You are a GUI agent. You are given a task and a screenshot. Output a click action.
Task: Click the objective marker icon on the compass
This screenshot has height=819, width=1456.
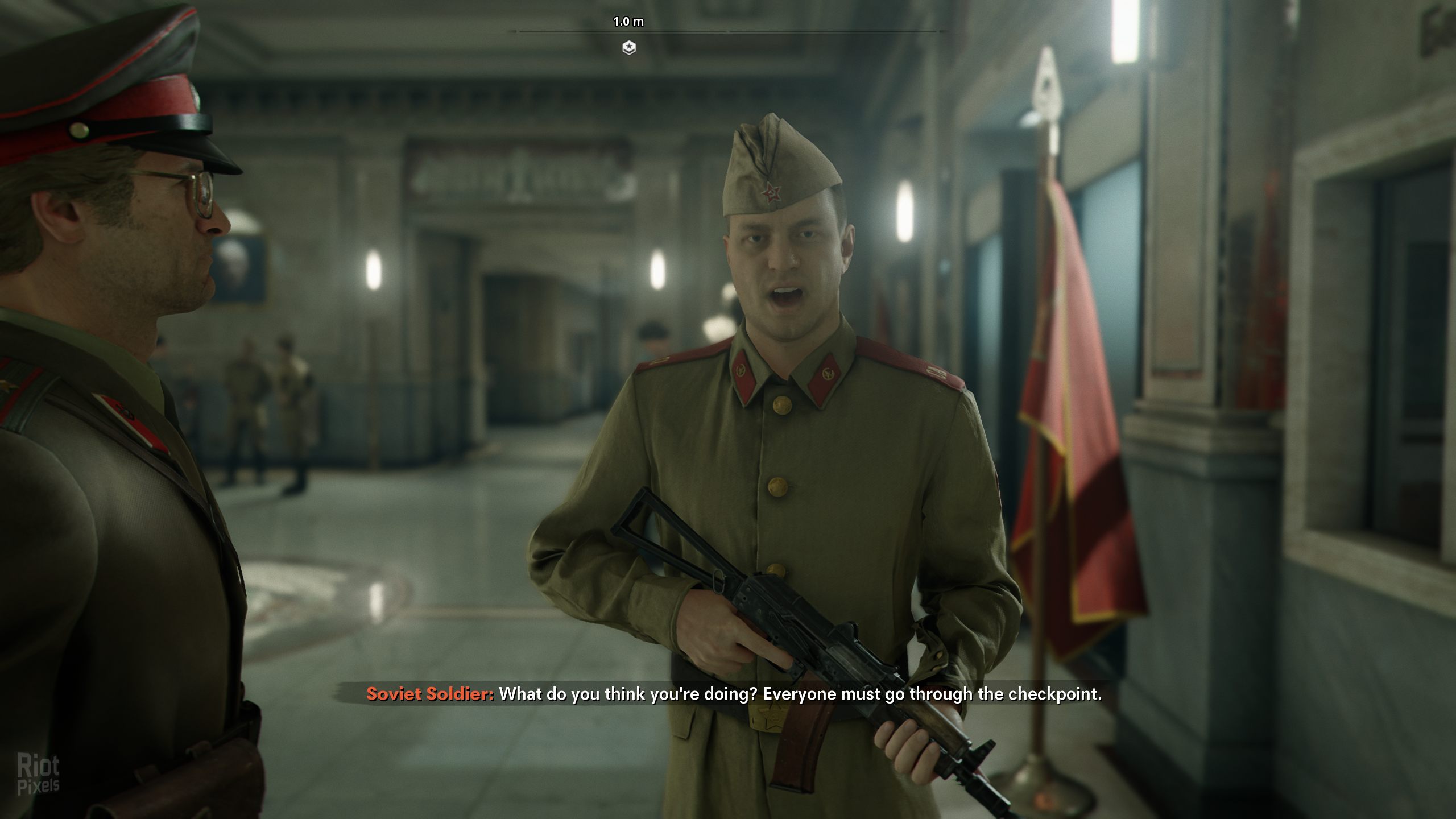click(x=628, y=48)
